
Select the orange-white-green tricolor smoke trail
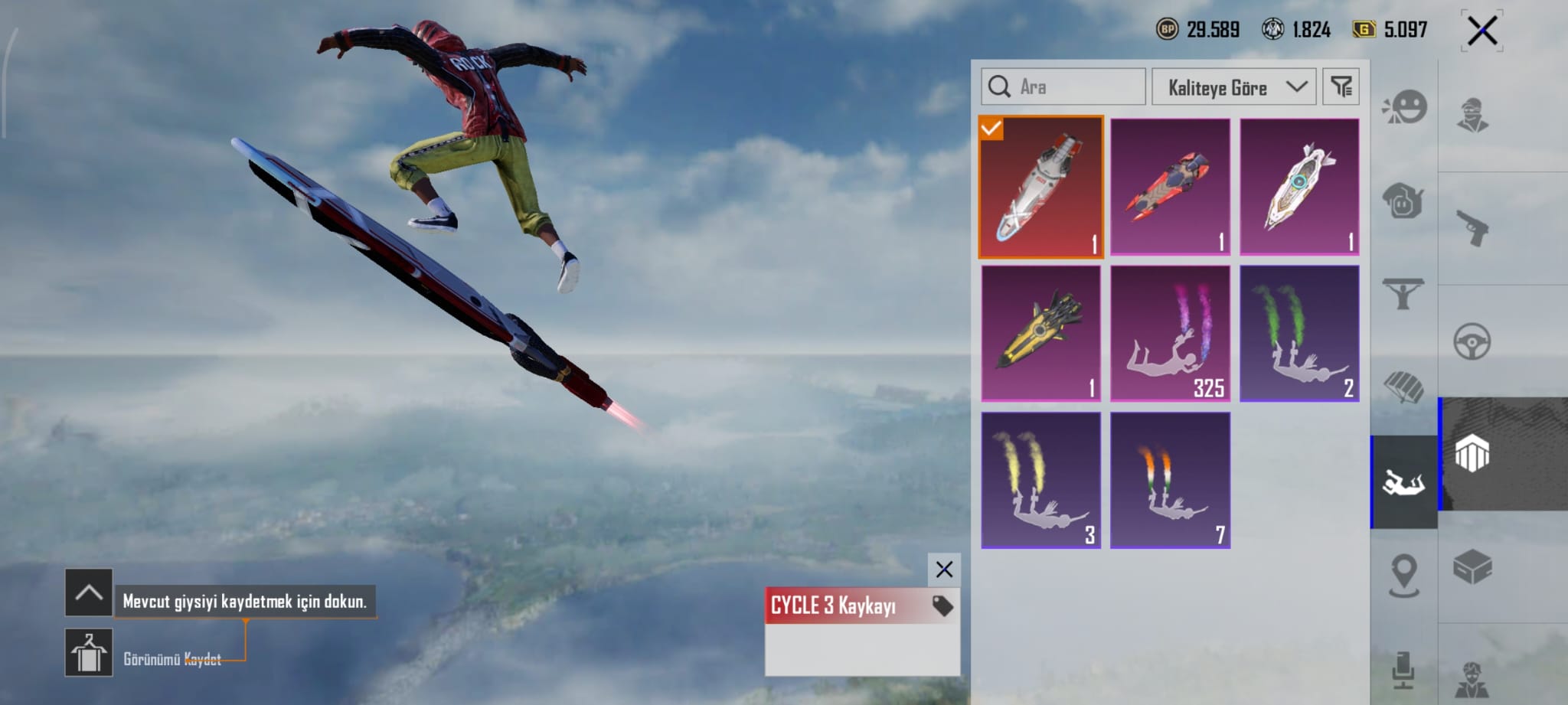click(x=1170, y=480)
